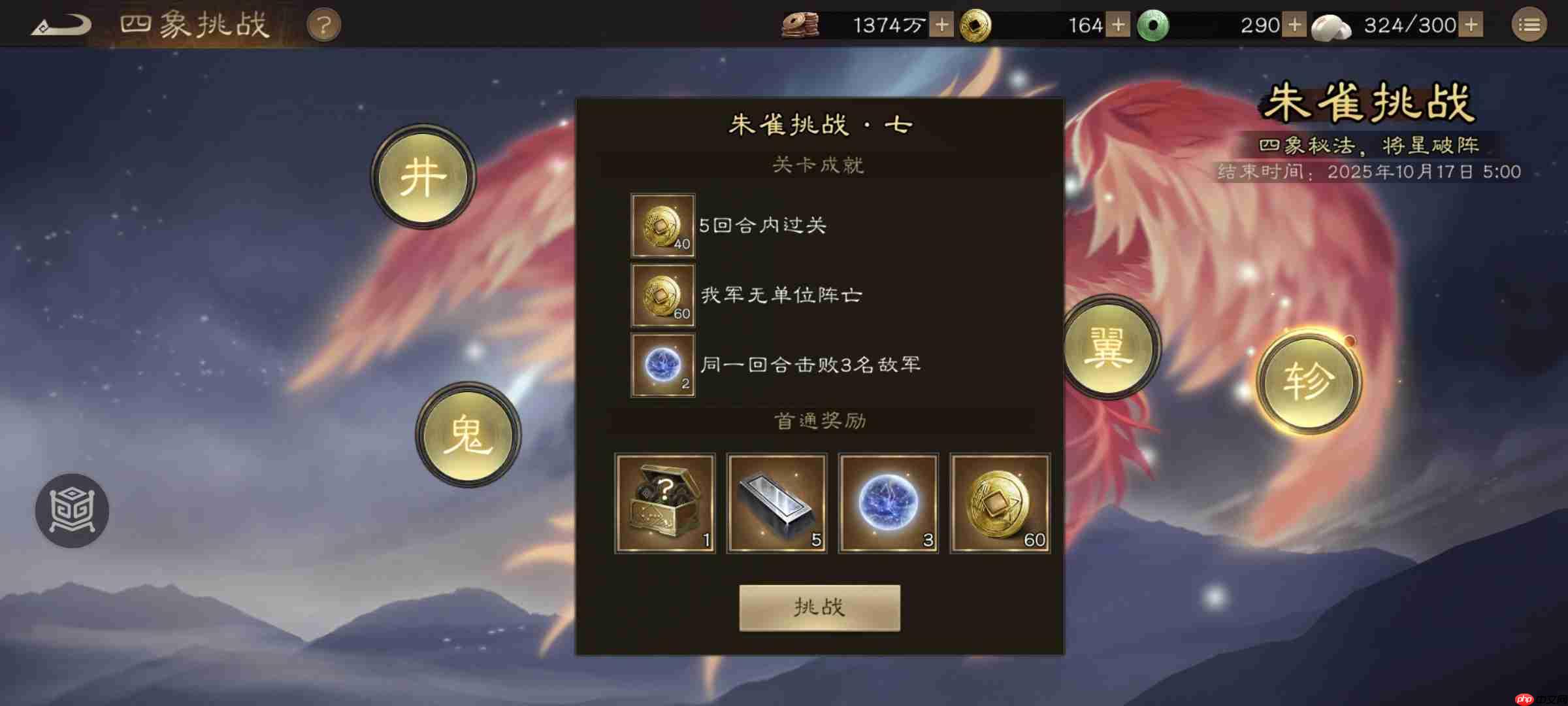Open the formation map icon at bottom left
Image resolution: width=1568 pixels, height=706 pixels.
coord(72,511)
